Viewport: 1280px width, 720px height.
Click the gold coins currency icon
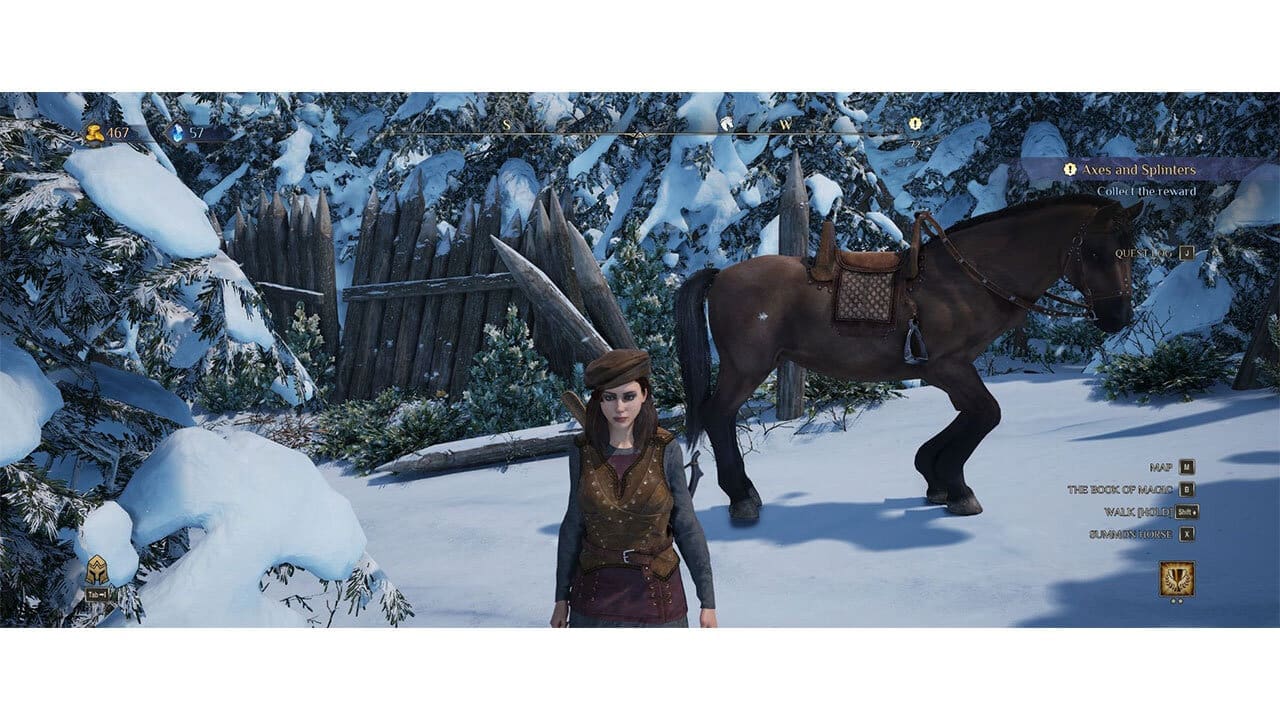pyautogui.click(x=93, y=130)
